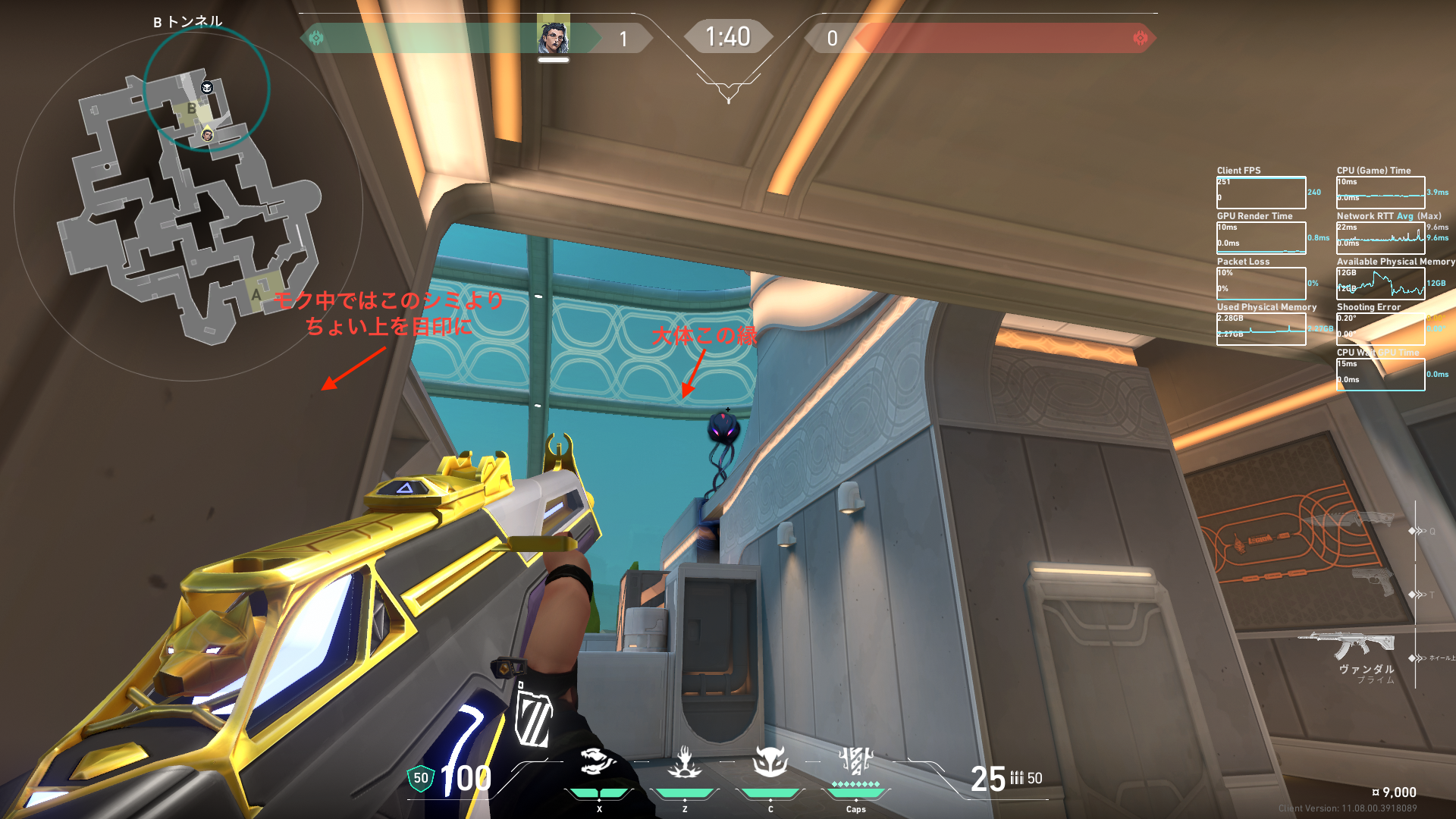This screenshot has width=1456, height=819.
Task: Click the green team emblem
Action: coord(316,38)
